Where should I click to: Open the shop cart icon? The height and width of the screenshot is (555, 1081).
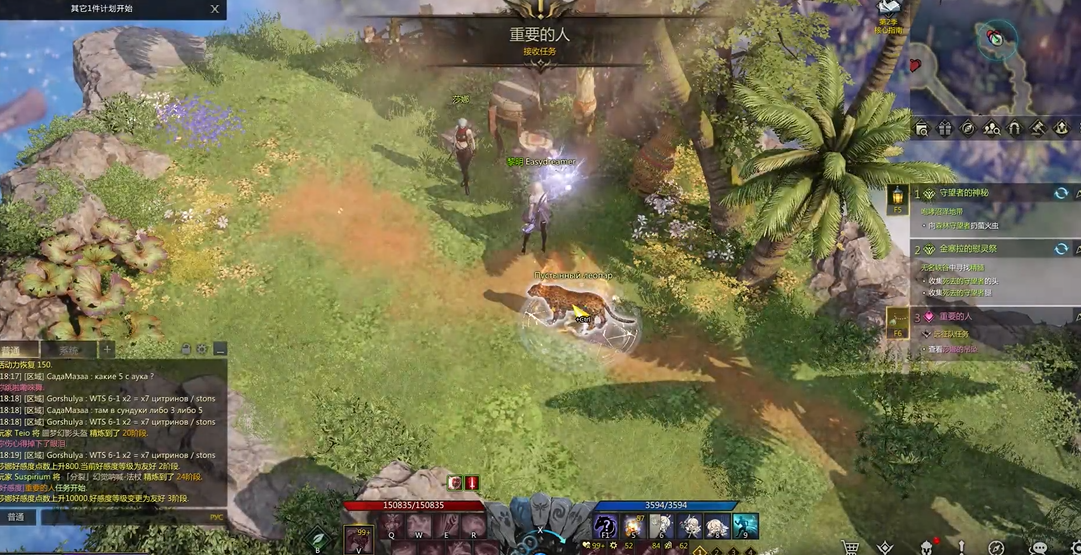point(850,547)
